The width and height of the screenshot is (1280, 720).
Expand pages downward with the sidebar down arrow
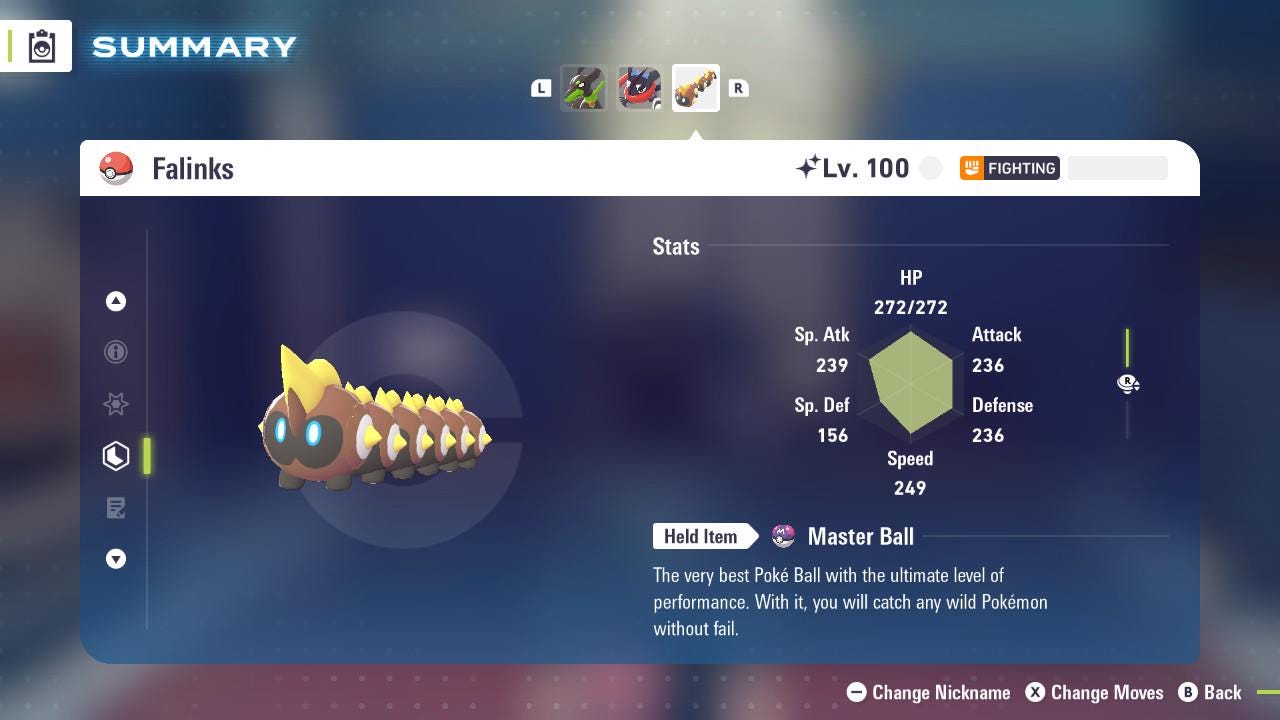click(116, 559)
